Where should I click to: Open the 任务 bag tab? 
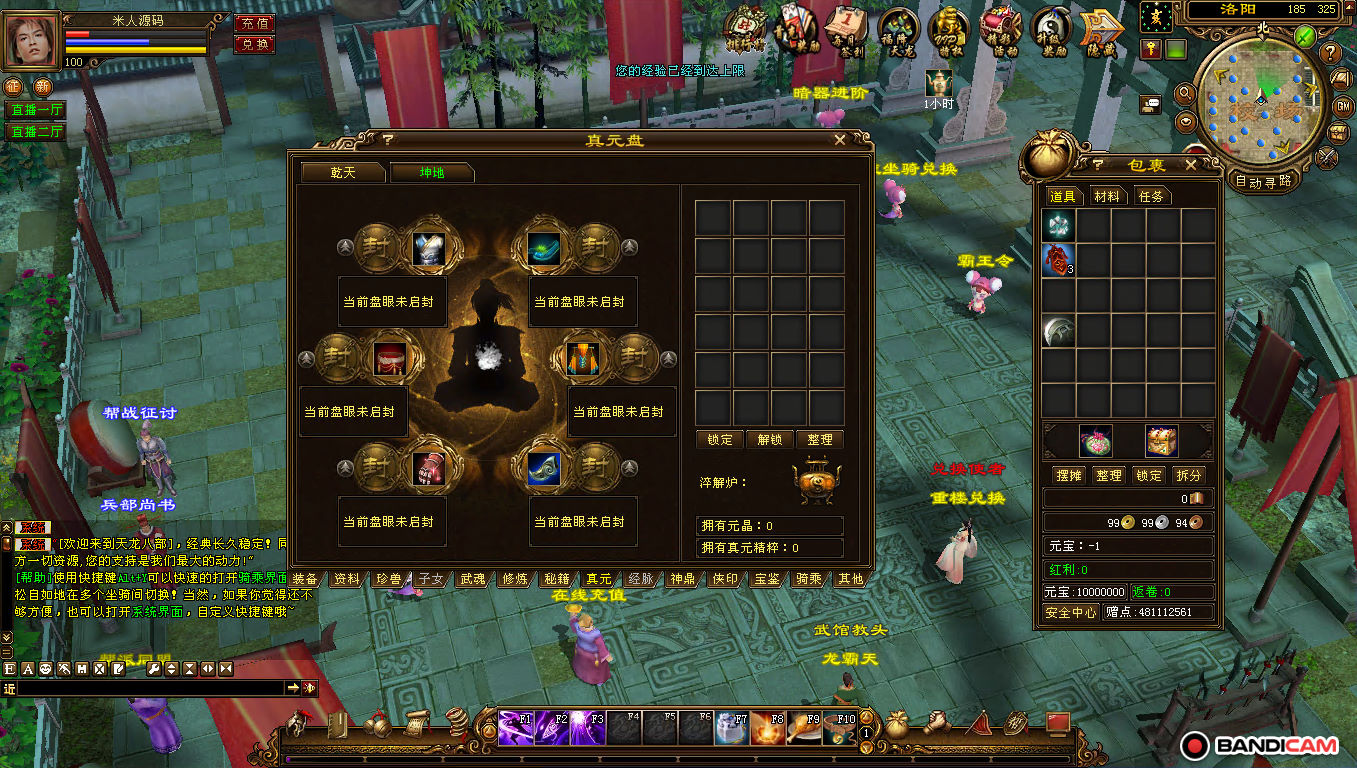click(1151, 197)
